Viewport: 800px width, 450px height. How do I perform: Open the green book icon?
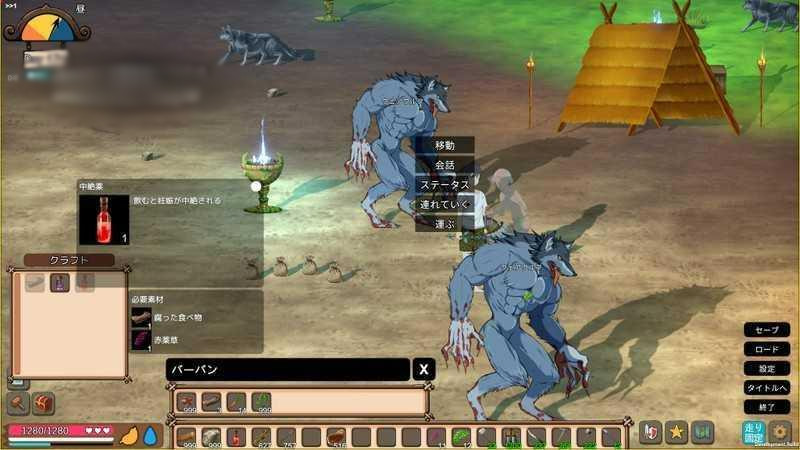pos(702,432)
